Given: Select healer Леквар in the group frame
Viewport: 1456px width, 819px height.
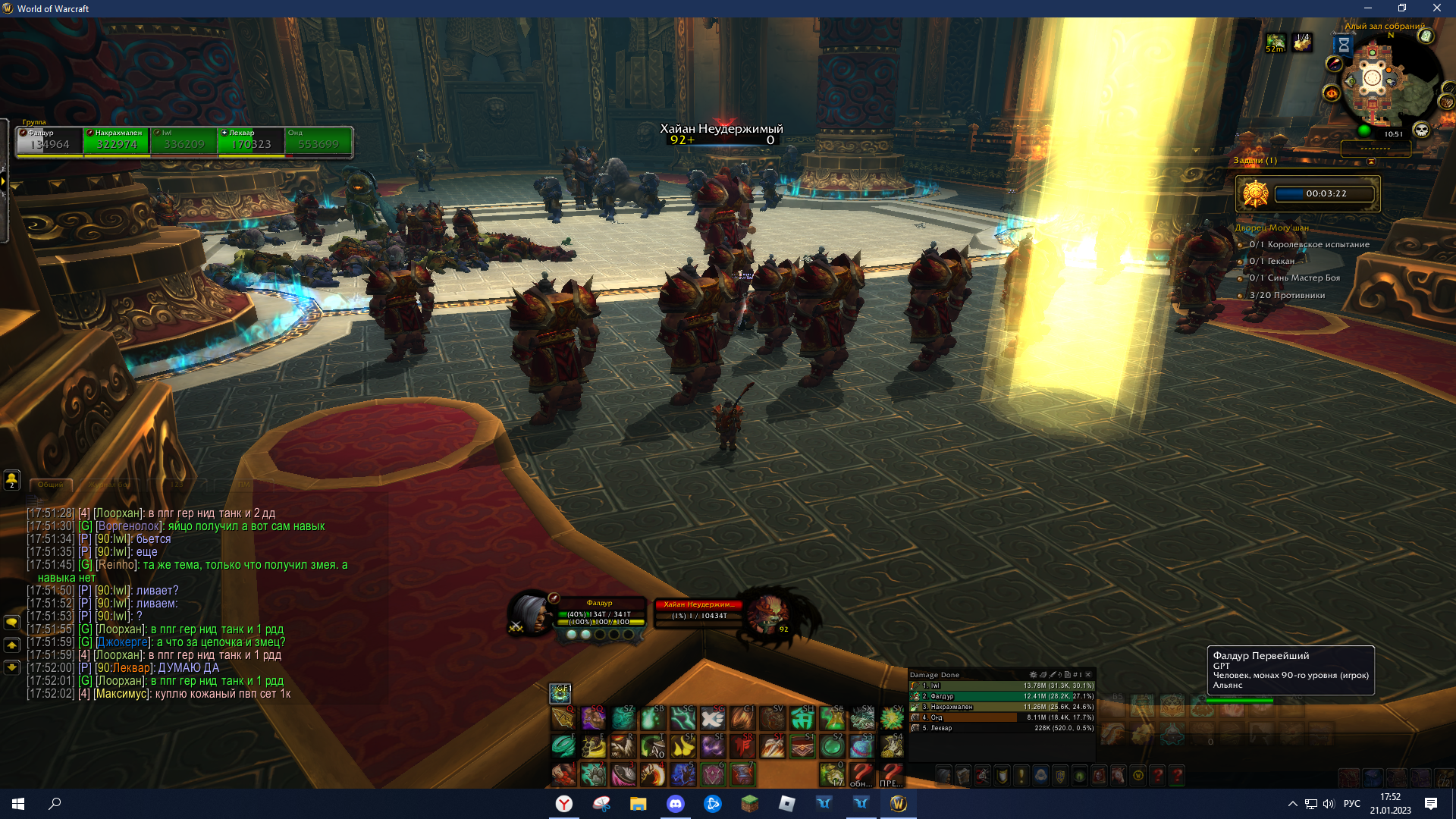Looking at the screenshot, I should point(251,141).
